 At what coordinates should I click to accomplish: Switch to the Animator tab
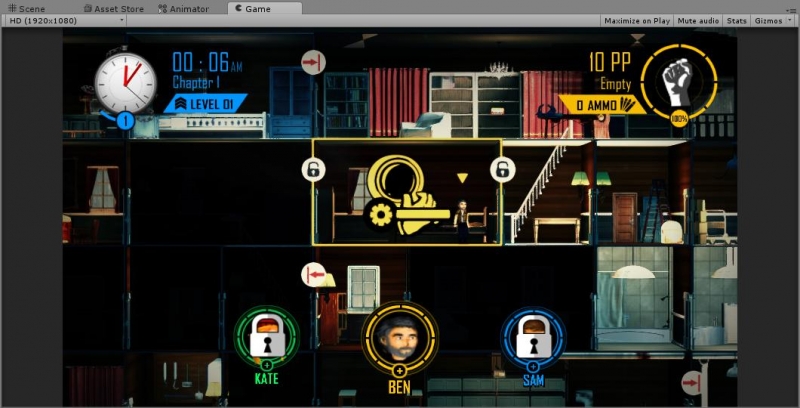[184, 8]
